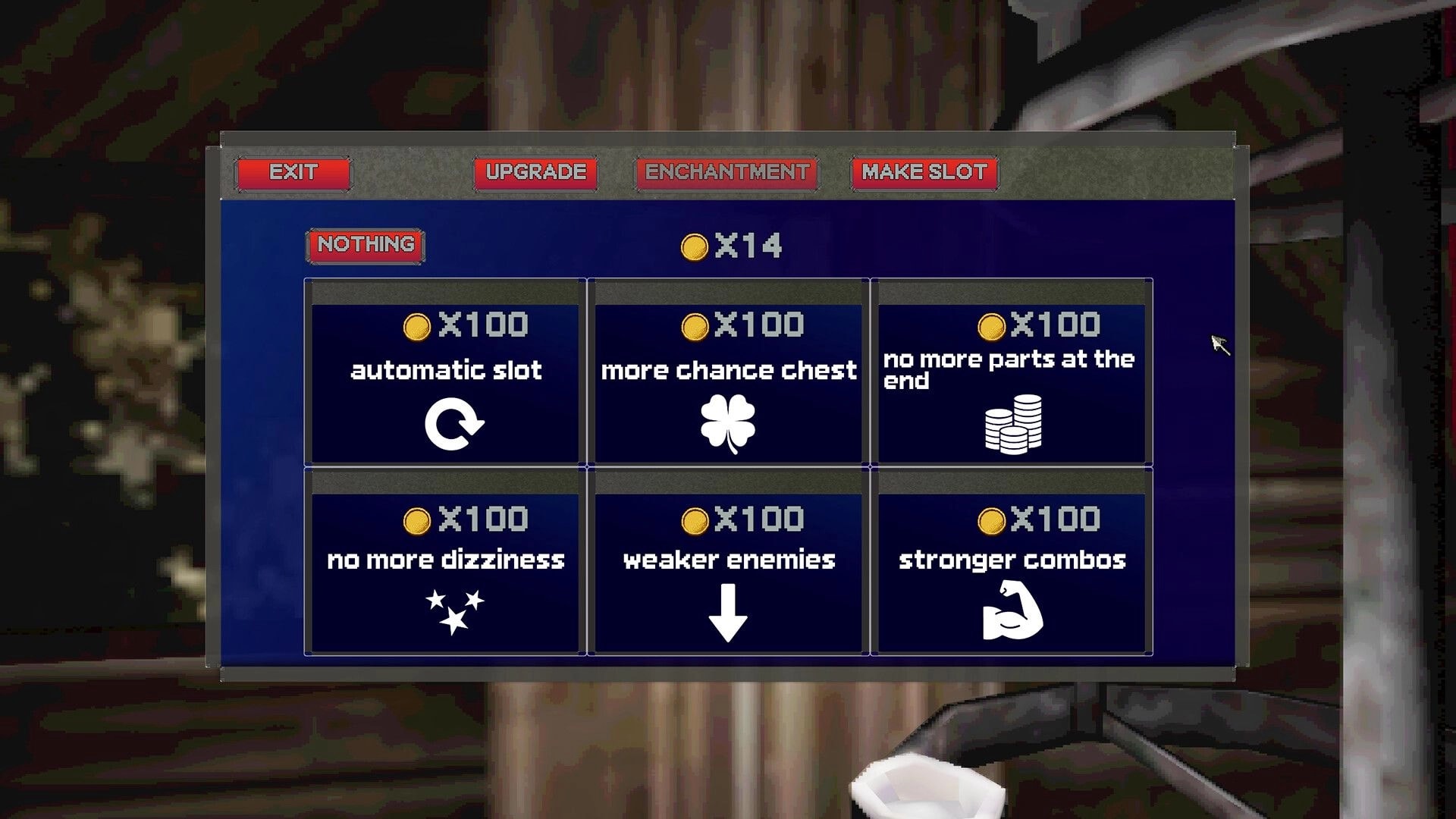Select the coin stack icon

click(1013, 422)
